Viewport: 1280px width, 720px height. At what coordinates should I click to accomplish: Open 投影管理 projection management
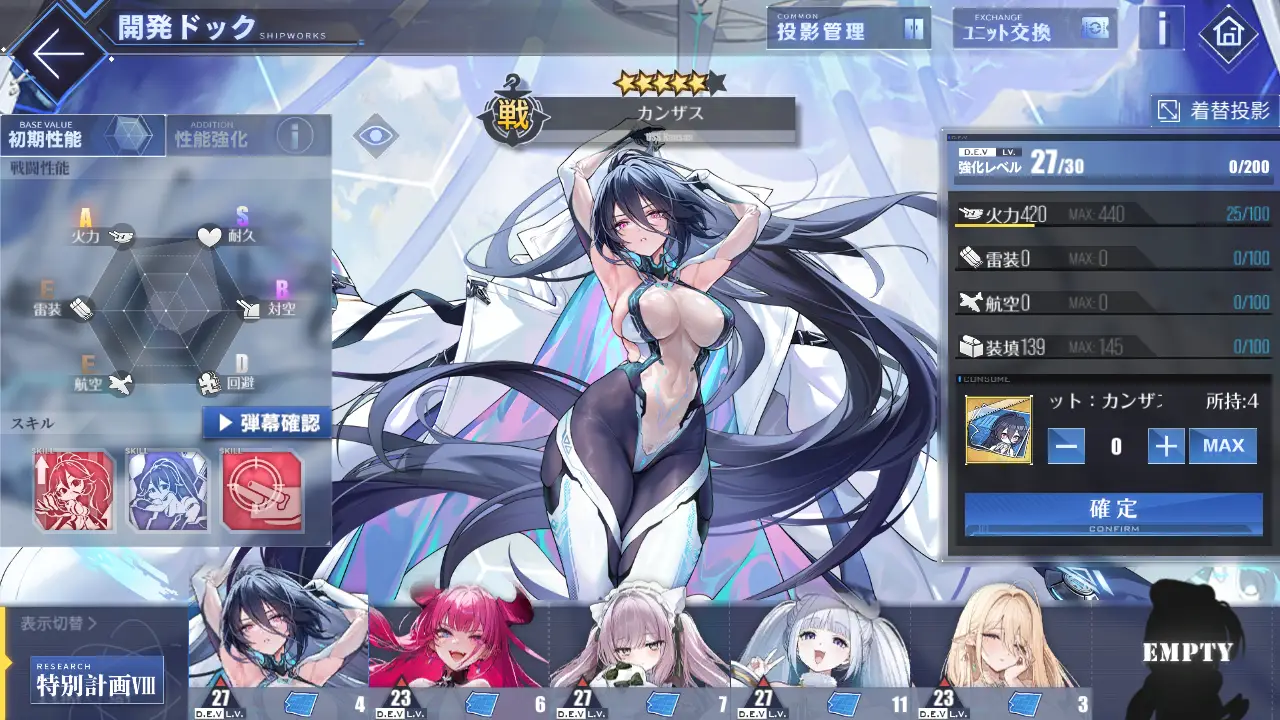[x=848, y=30]
